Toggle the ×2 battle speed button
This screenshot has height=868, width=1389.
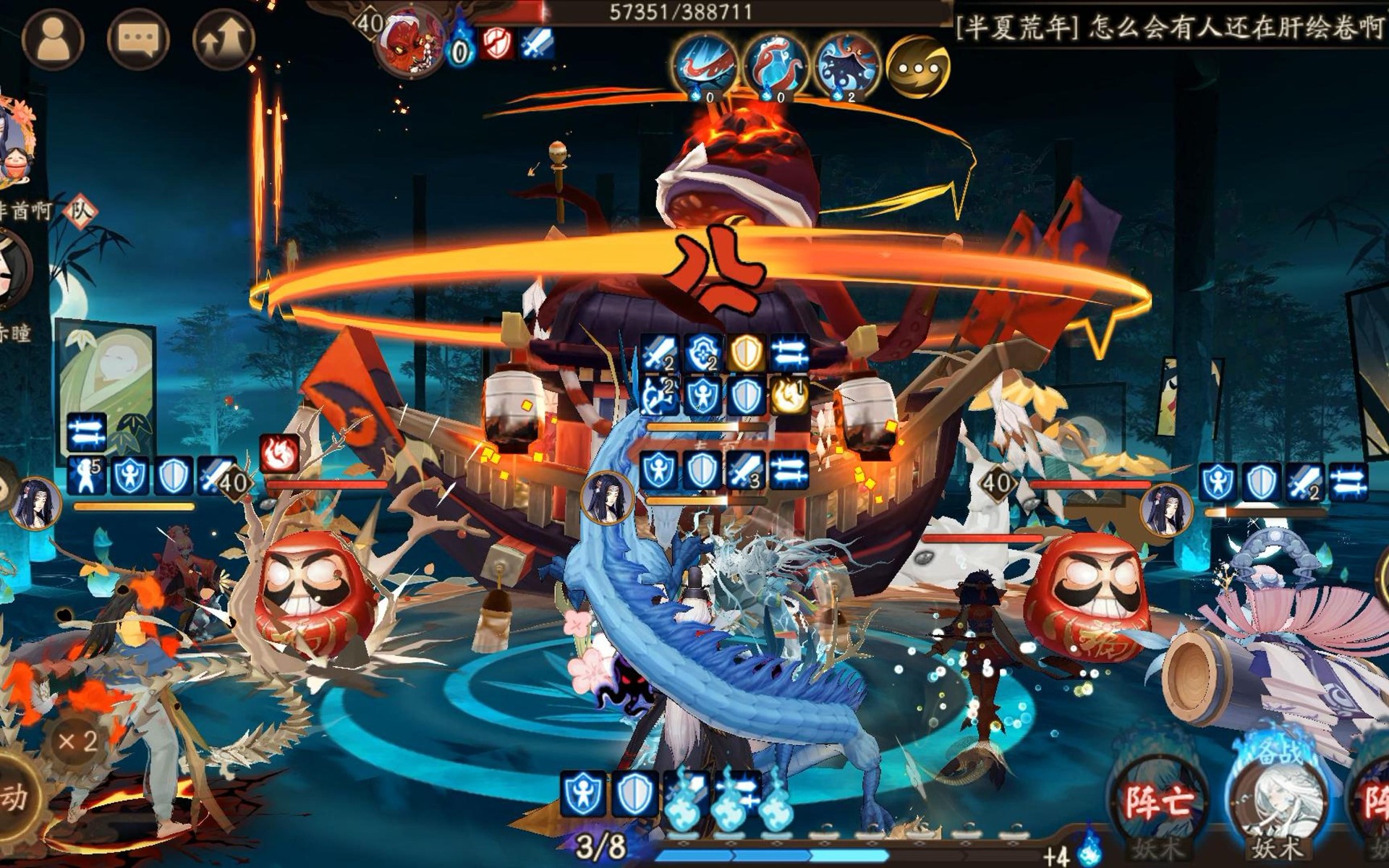(x=78, y=741)
